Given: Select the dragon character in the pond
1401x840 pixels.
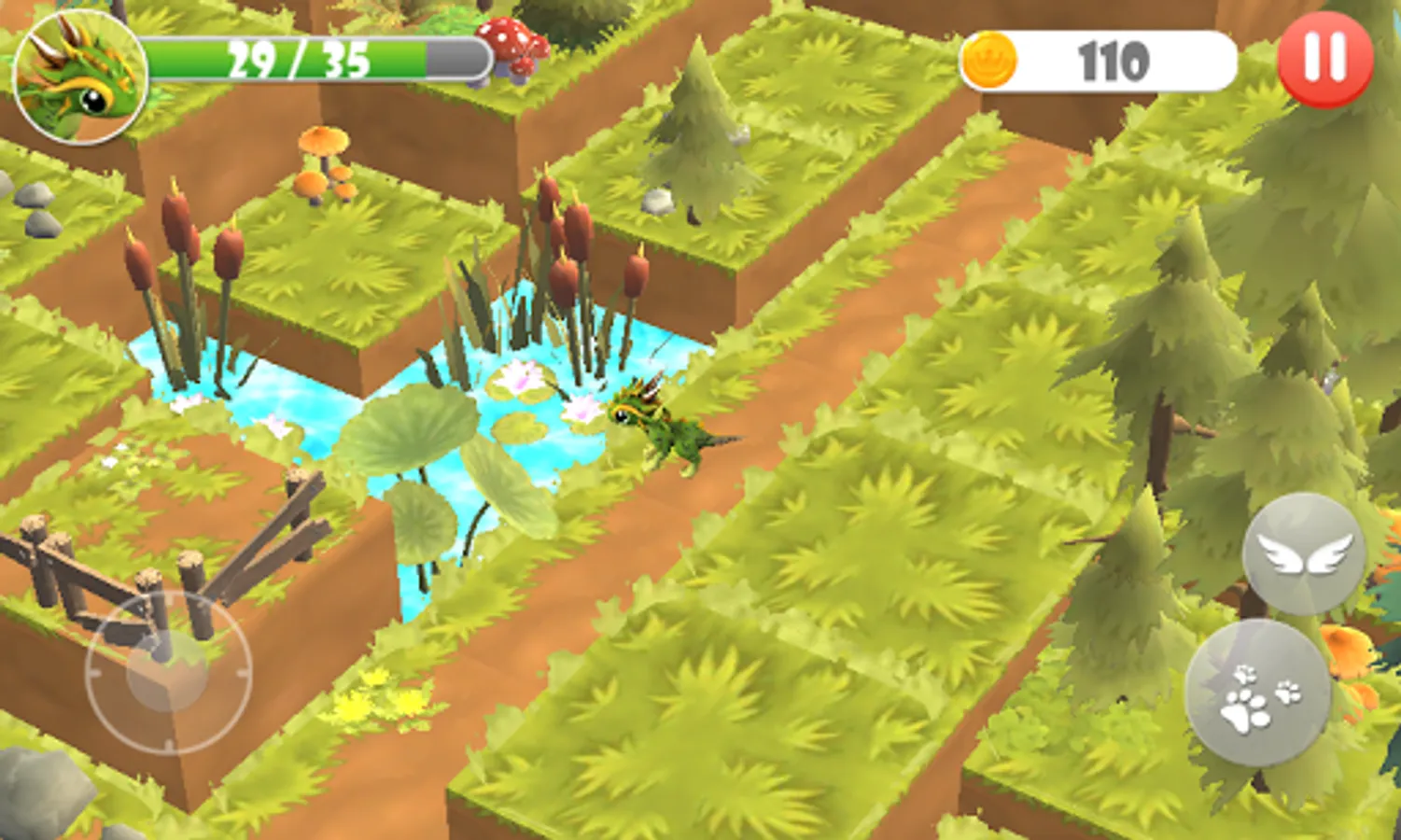Looking at the screenshot, I should click(674, 429).
